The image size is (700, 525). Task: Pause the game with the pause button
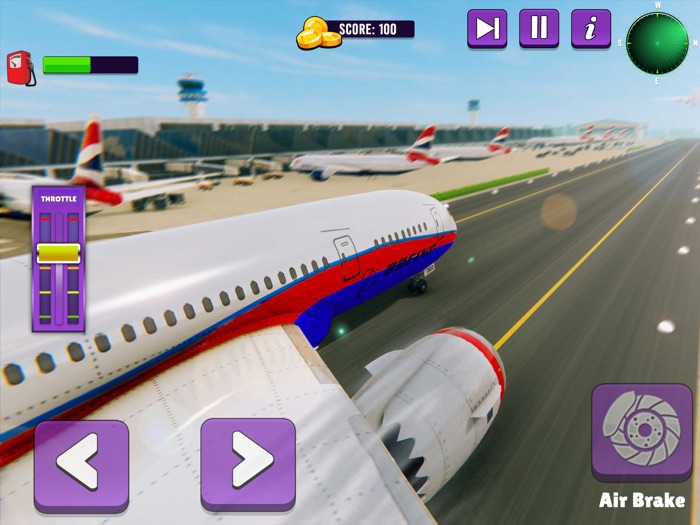[539, 28]
